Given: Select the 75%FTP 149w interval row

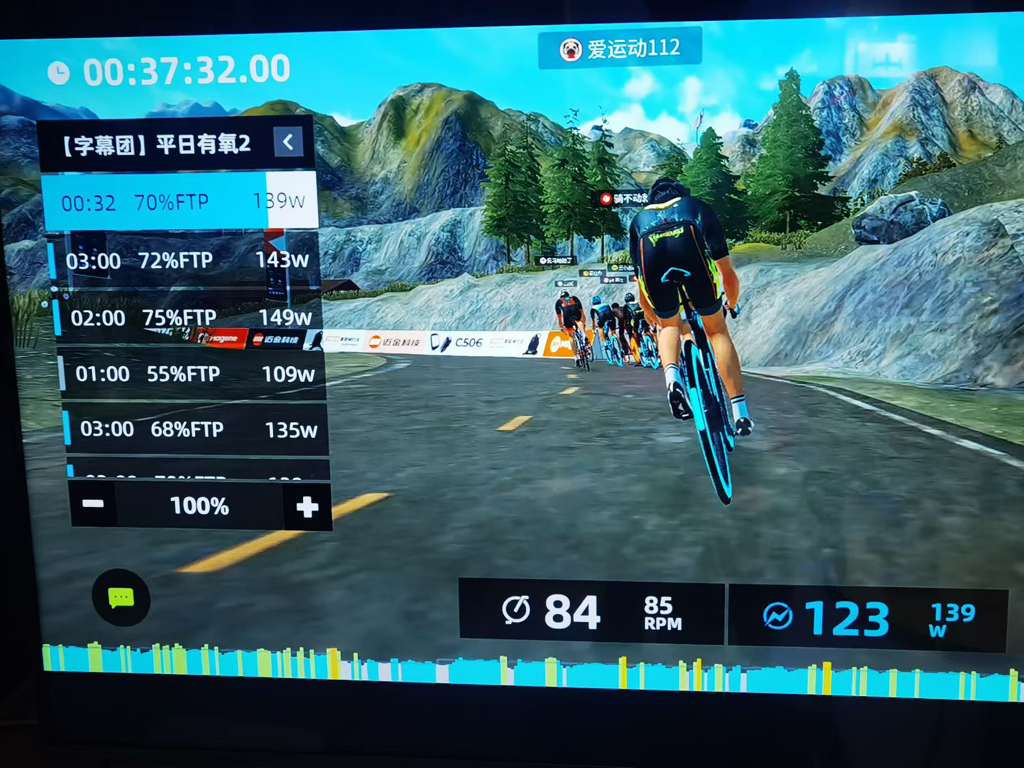Looking at the screenshot, I should tap(190, 318).
